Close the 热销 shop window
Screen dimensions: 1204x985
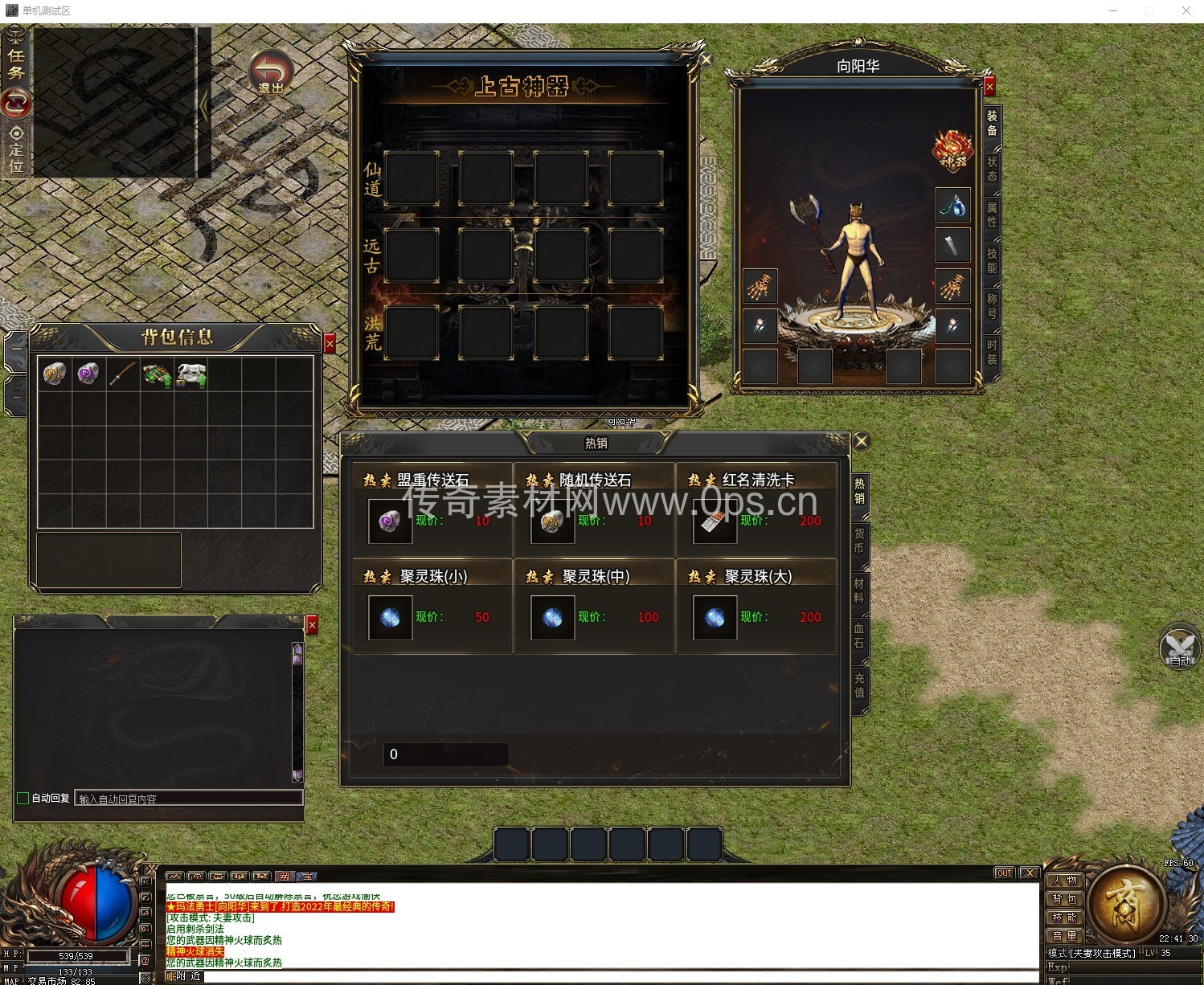861,440
